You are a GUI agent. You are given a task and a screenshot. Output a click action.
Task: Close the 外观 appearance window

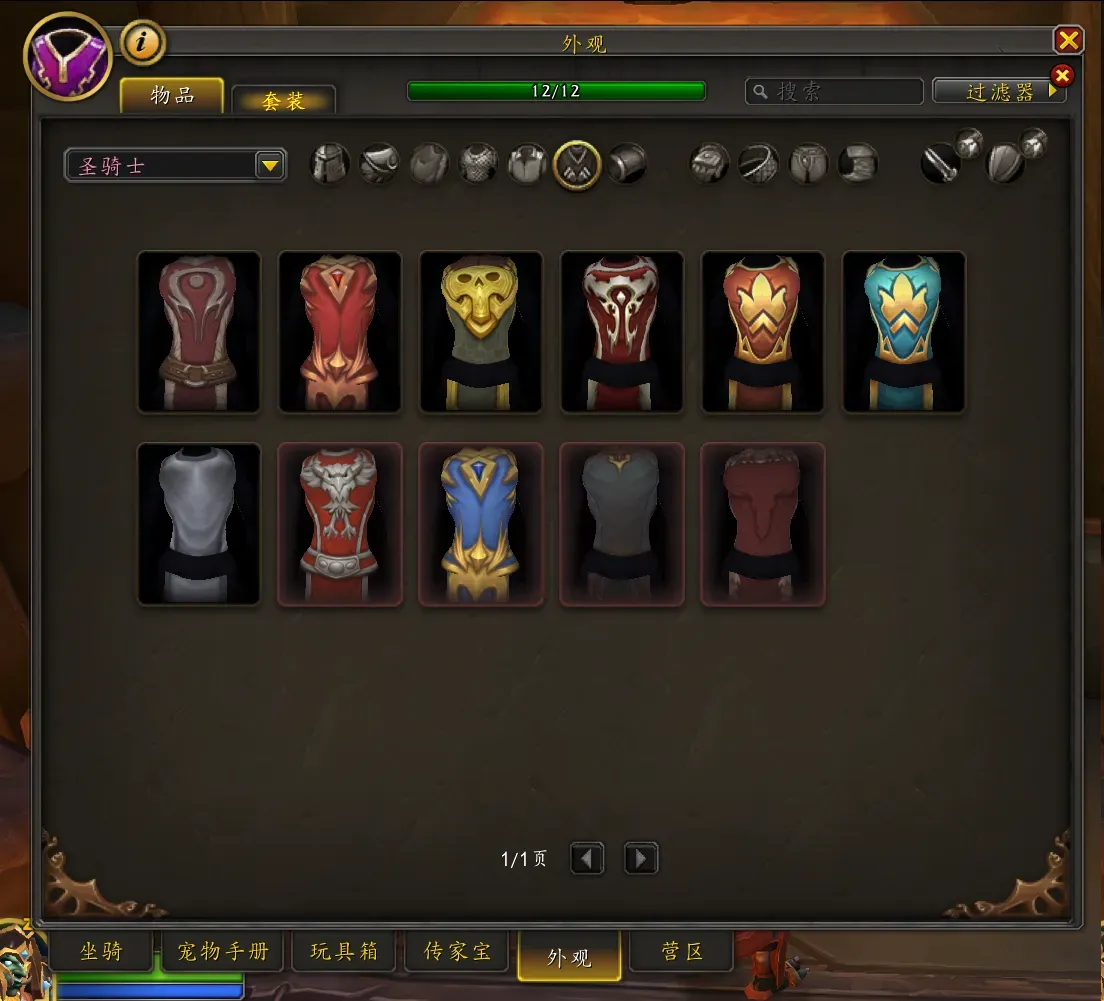pyautogui.click(x=1068, y=40)
